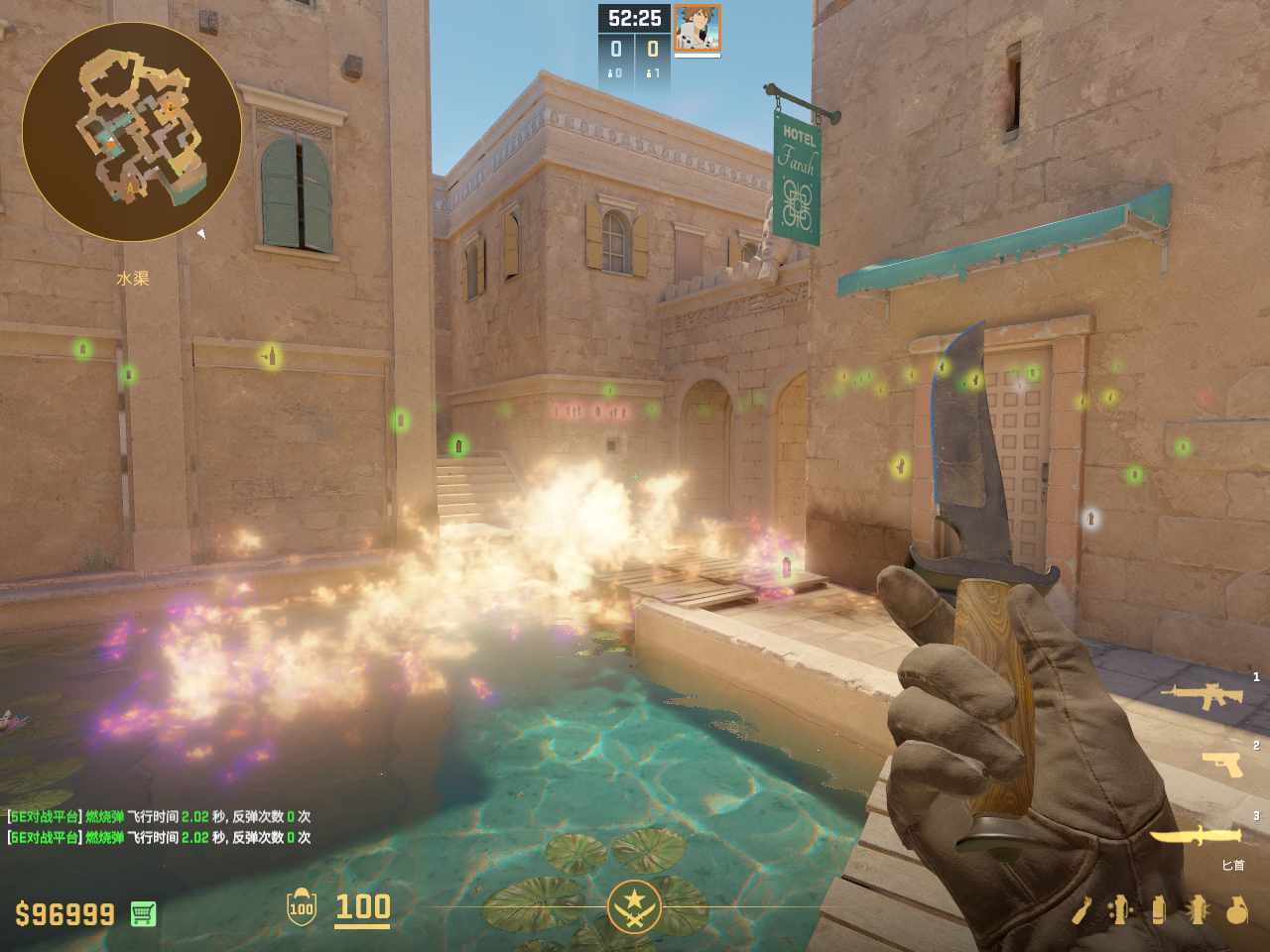Choose the HE grenade icon

pos(1237,909)
